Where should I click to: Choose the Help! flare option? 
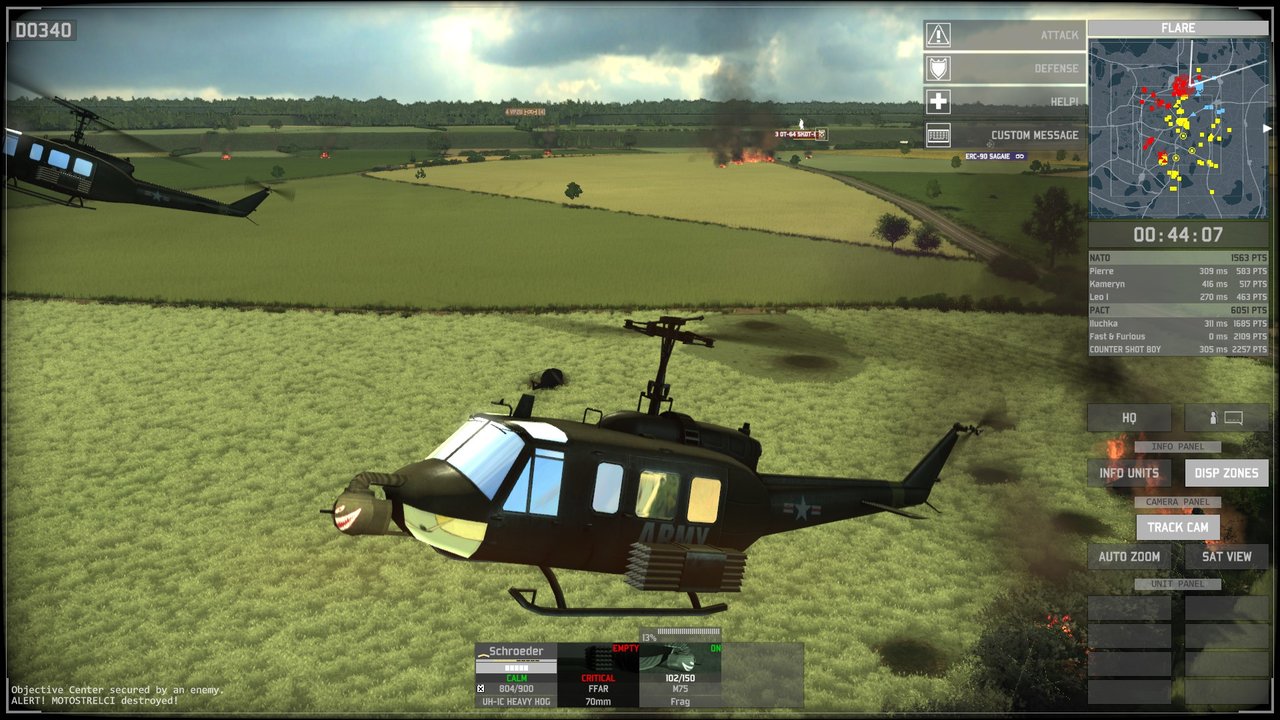[x=1004, y=102]
